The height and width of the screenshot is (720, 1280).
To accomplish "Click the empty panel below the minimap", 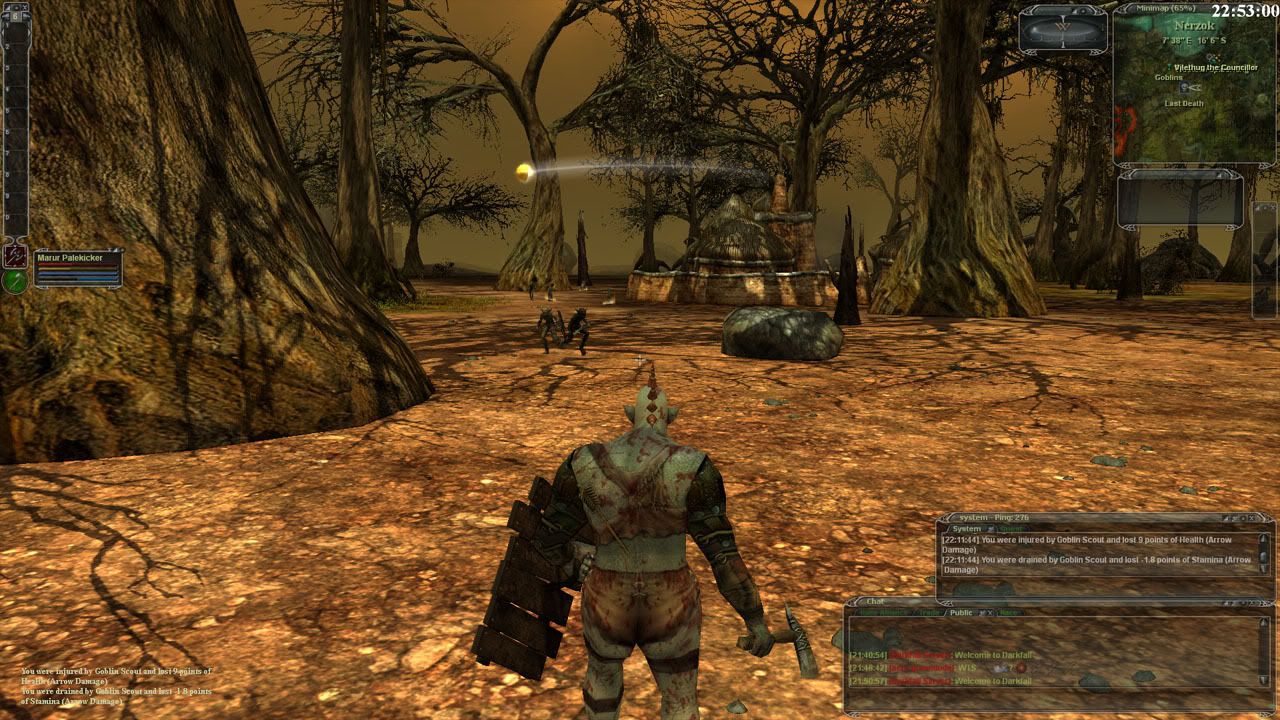I will 1181,198.
